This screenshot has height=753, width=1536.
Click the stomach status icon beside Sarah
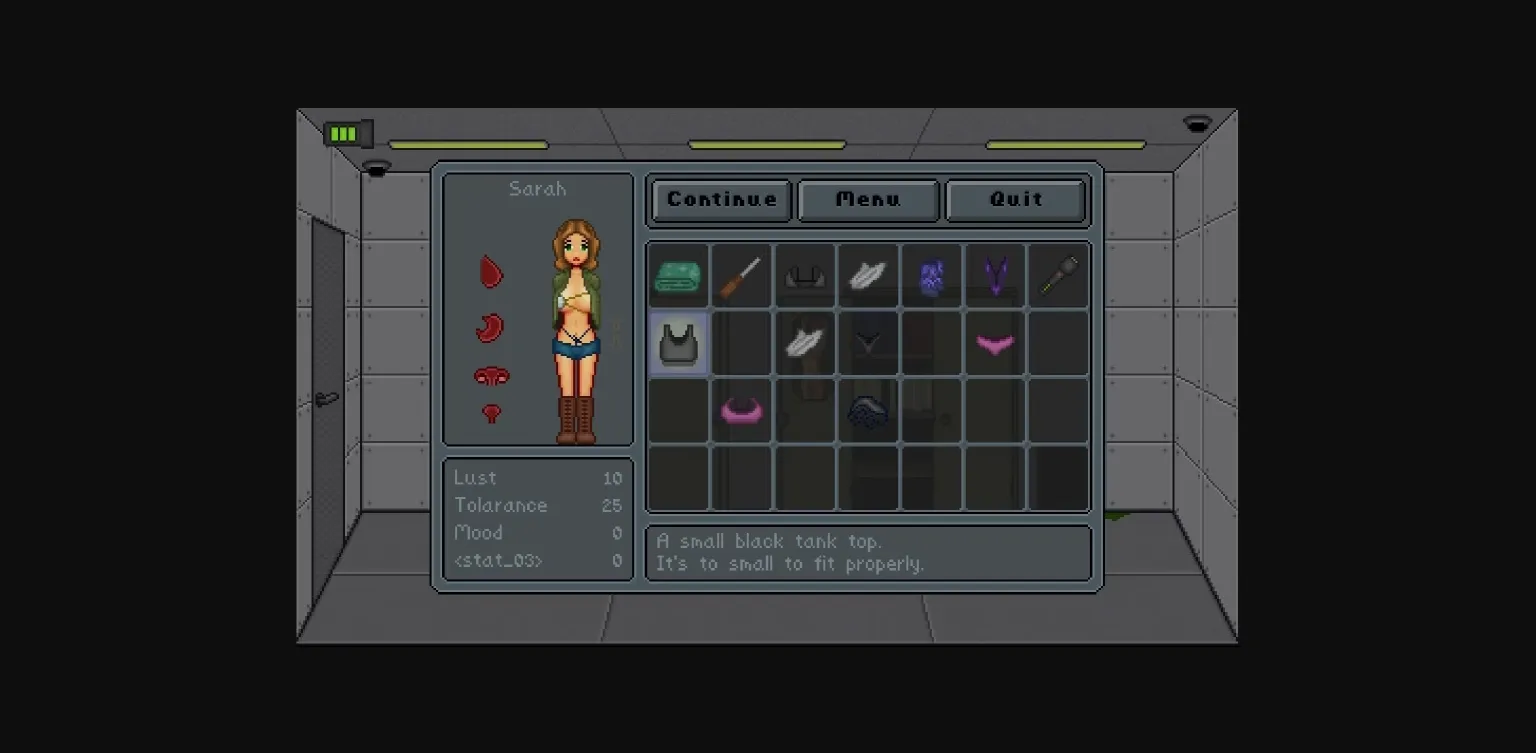point(490,328)
